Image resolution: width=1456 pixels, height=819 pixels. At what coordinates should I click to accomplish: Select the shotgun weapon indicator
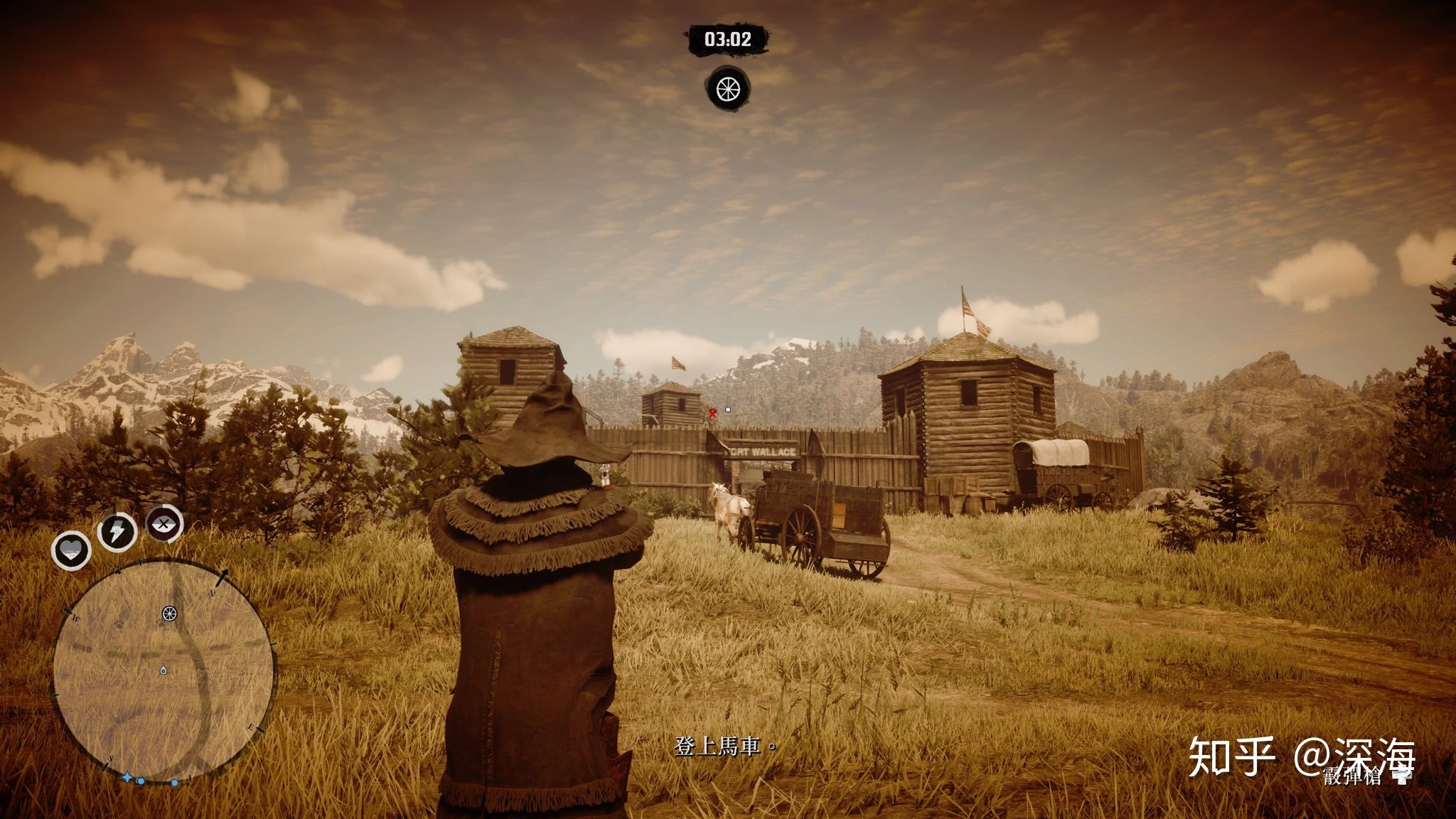coord(1365,776)
